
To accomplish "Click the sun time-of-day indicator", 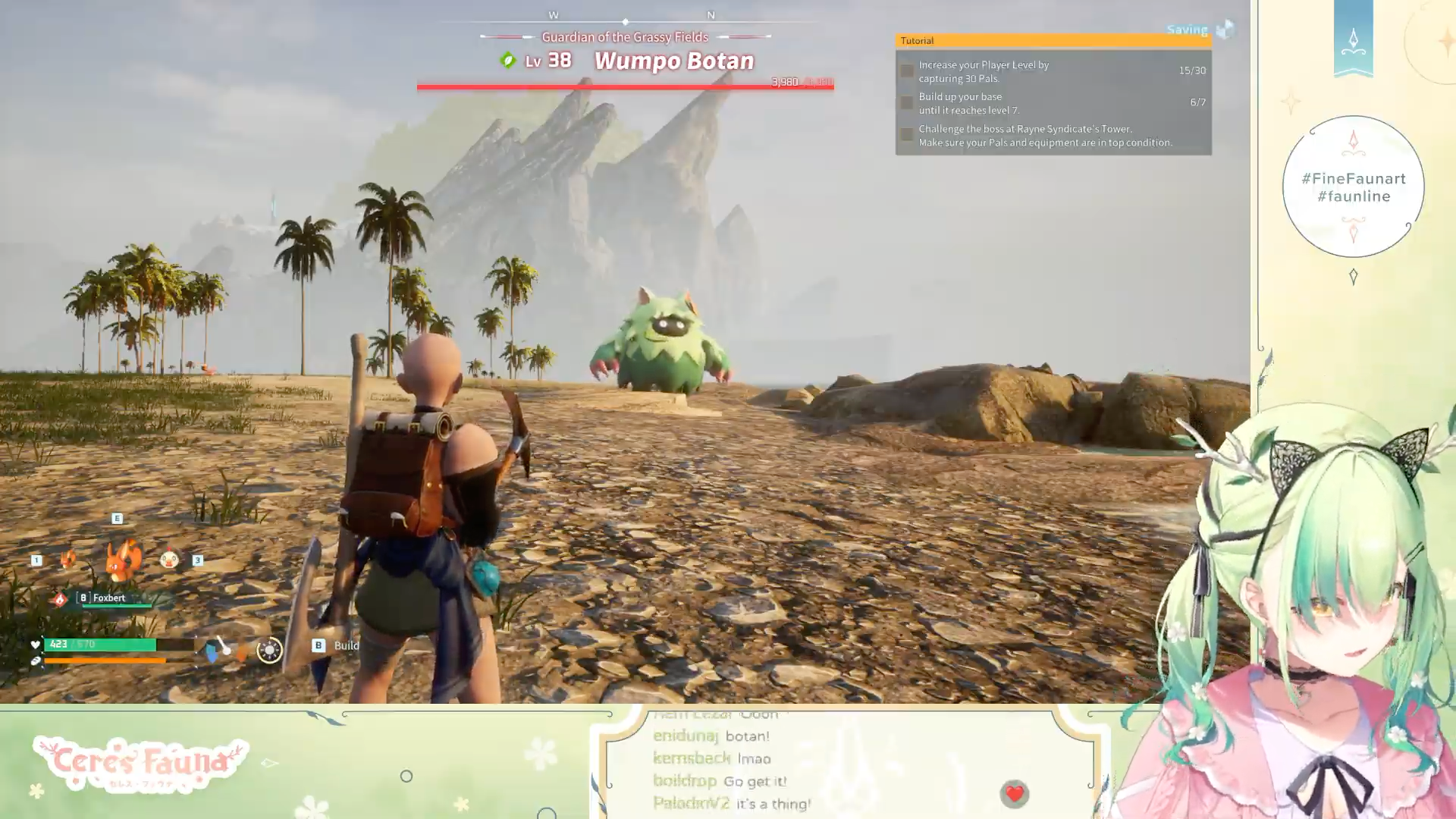I will [269, 650].
